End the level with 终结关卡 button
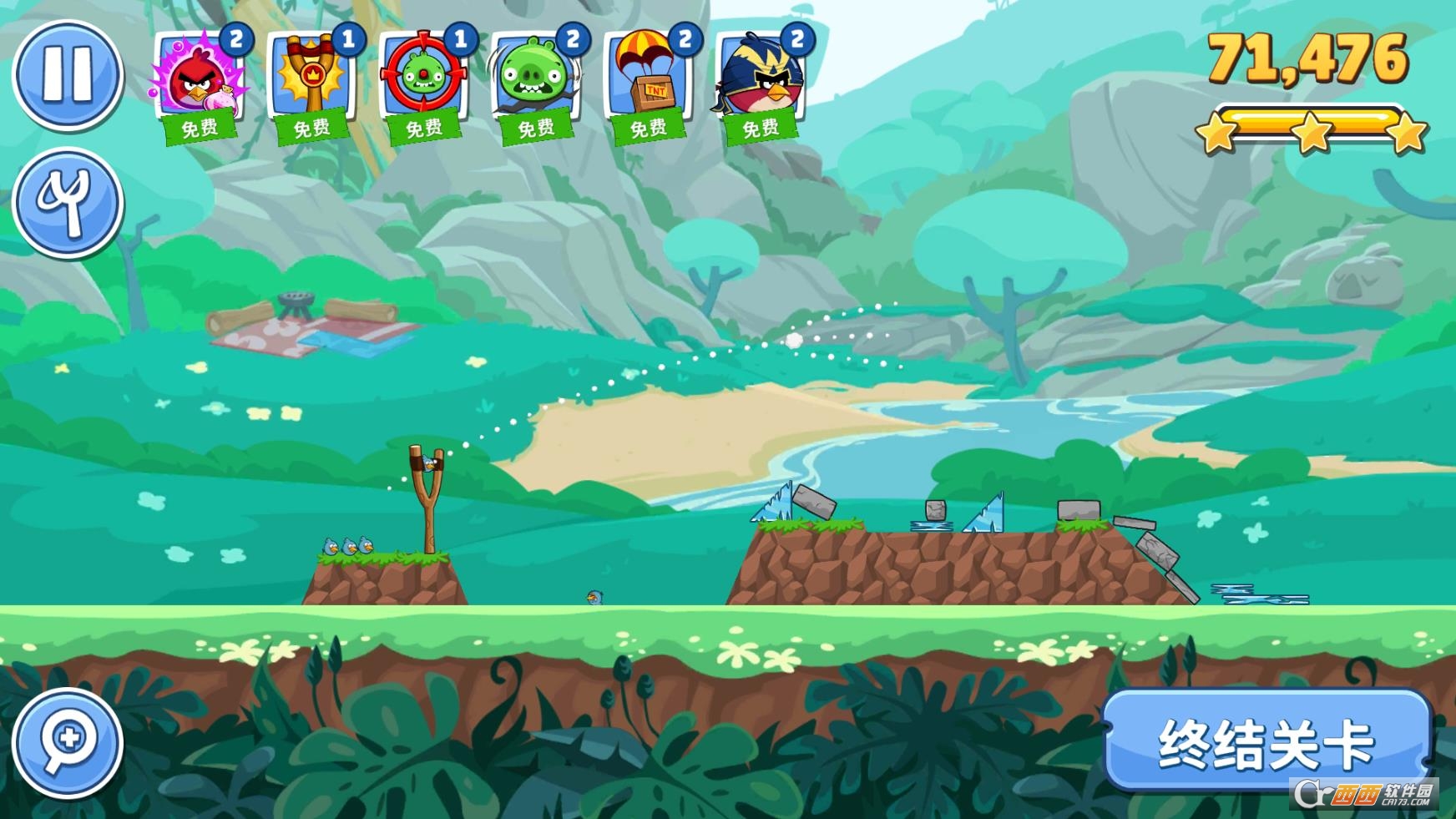Viewport: 1456px width, 819px height. click(x=1266, y=742)
